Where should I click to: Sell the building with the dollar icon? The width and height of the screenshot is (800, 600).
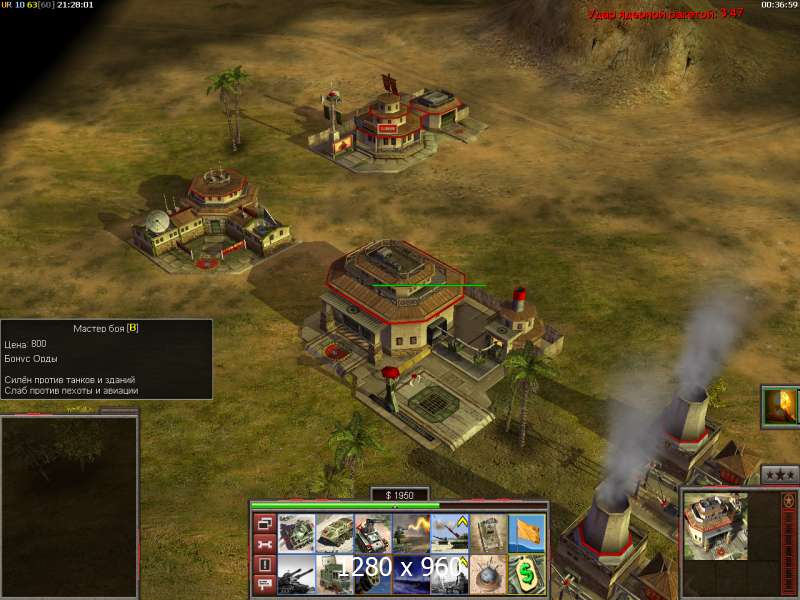[x=524, y=573]
